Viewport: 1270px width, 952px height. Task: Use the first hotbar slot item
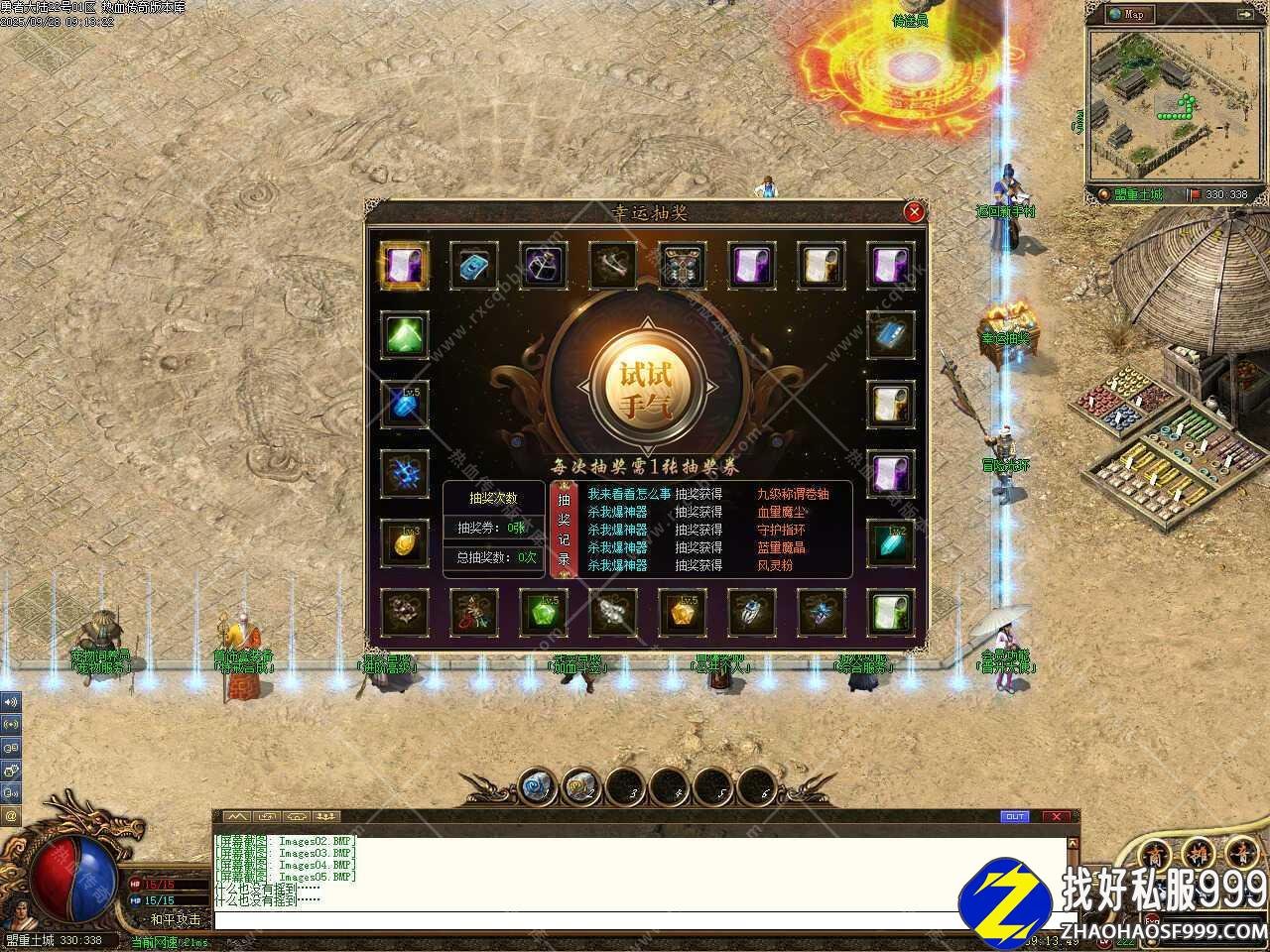537,787
